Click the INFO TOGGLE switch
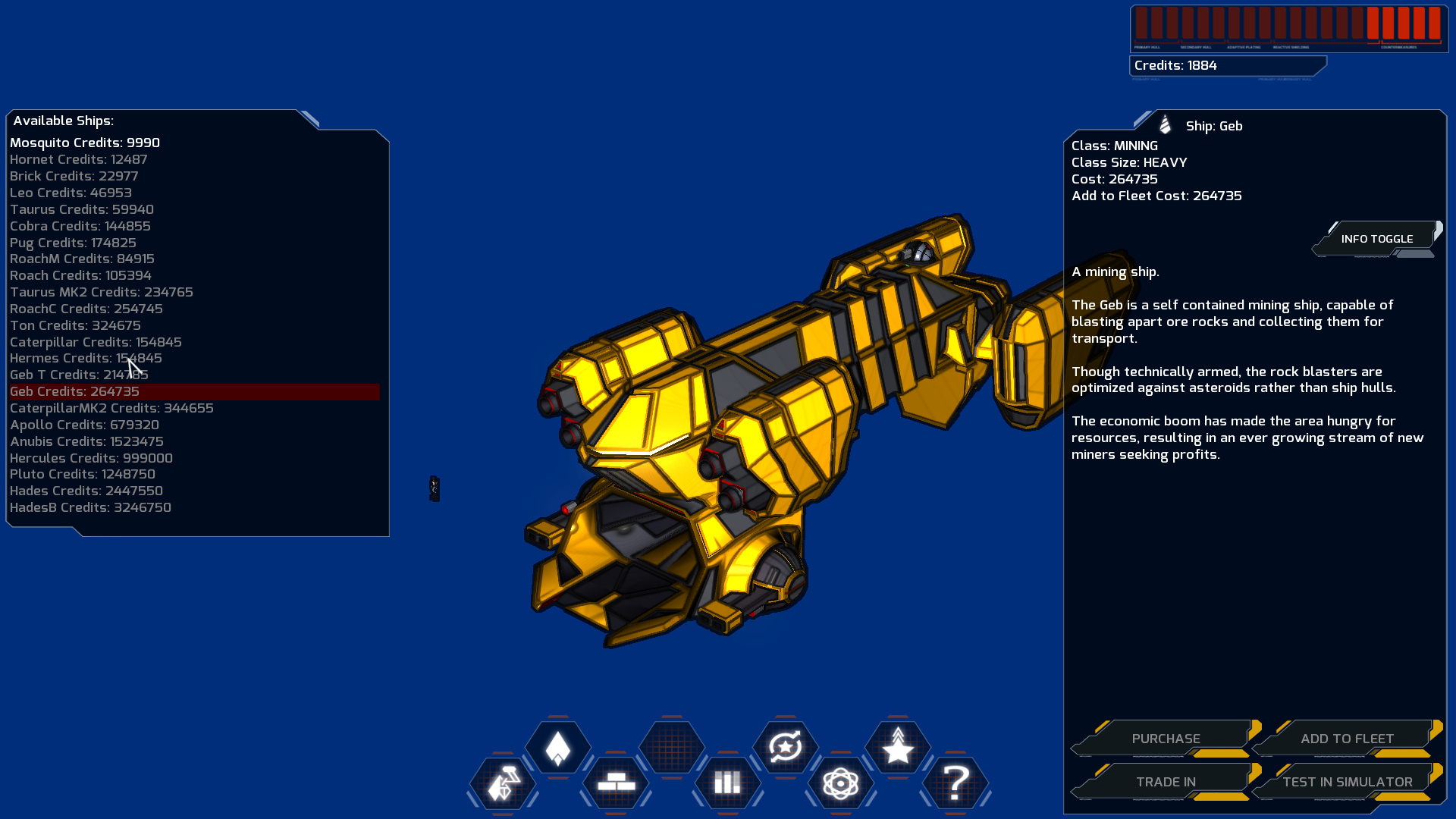Screen dimensions: 1456x819 tap(1376, 238)
